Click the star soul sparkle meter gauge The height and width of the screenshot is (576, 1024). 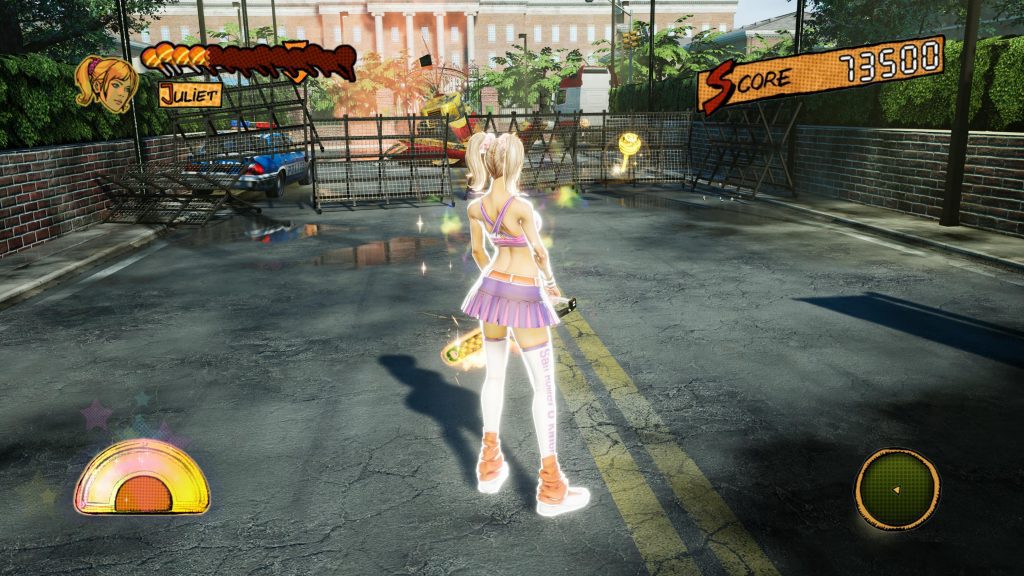coord(142,478)
